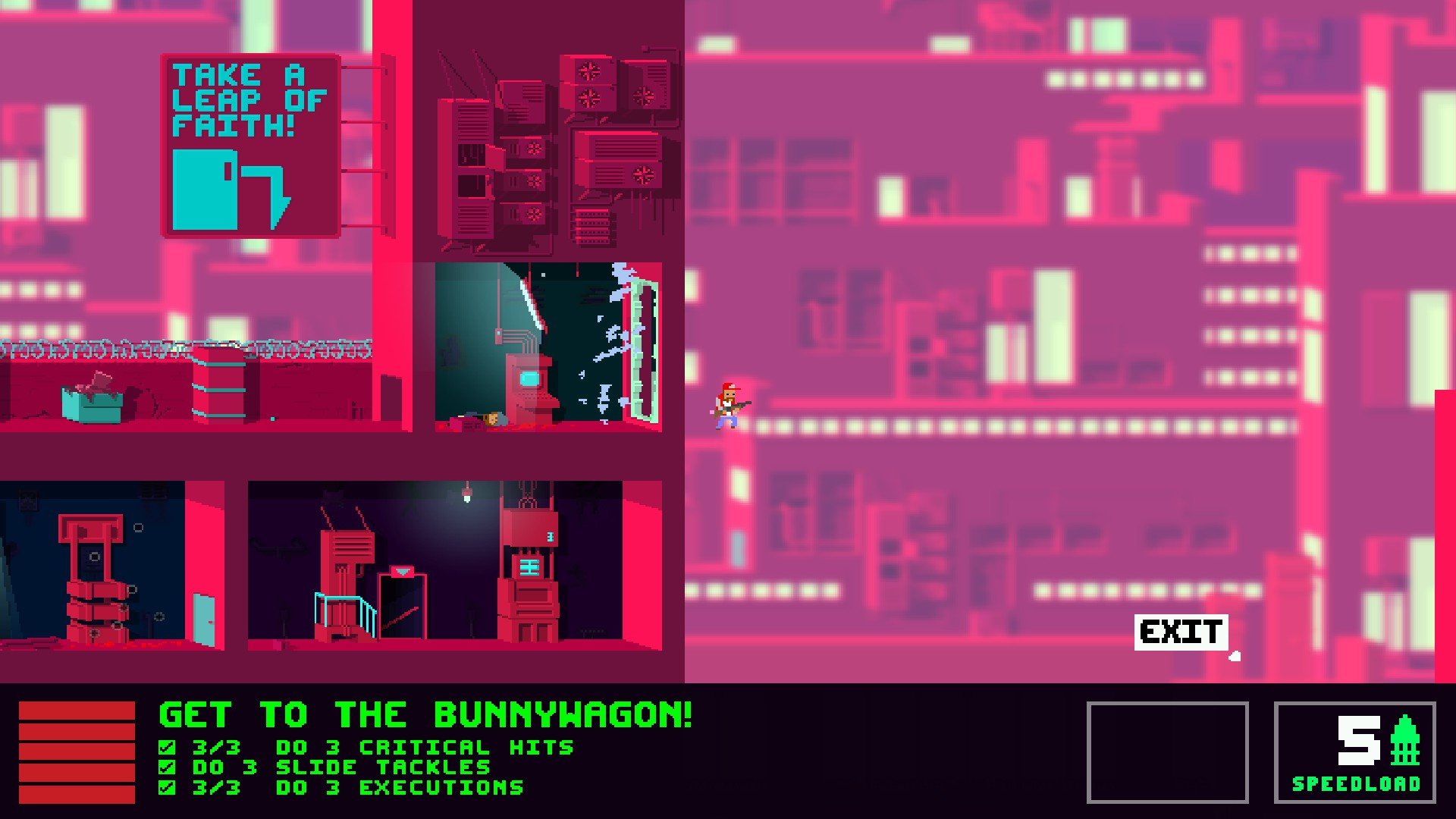The height and width of the screenshot is (819, 1456).
Task: Check the DO 3 CRITICAL HITS objective box
Action: point(165,745)
